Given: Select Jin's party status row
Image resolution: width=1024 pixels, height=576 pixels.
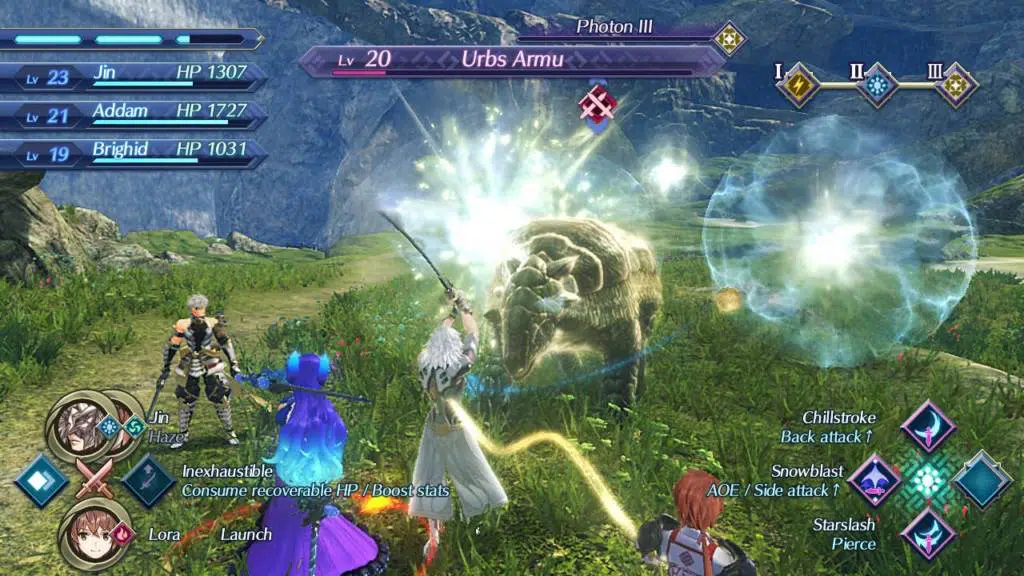Looking at the screenshot, I should point(134,75).
